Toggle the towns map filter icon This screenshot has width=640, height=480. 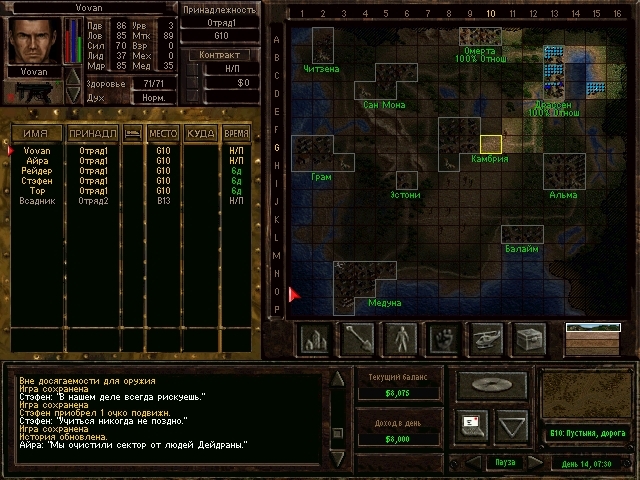[315, 339]
